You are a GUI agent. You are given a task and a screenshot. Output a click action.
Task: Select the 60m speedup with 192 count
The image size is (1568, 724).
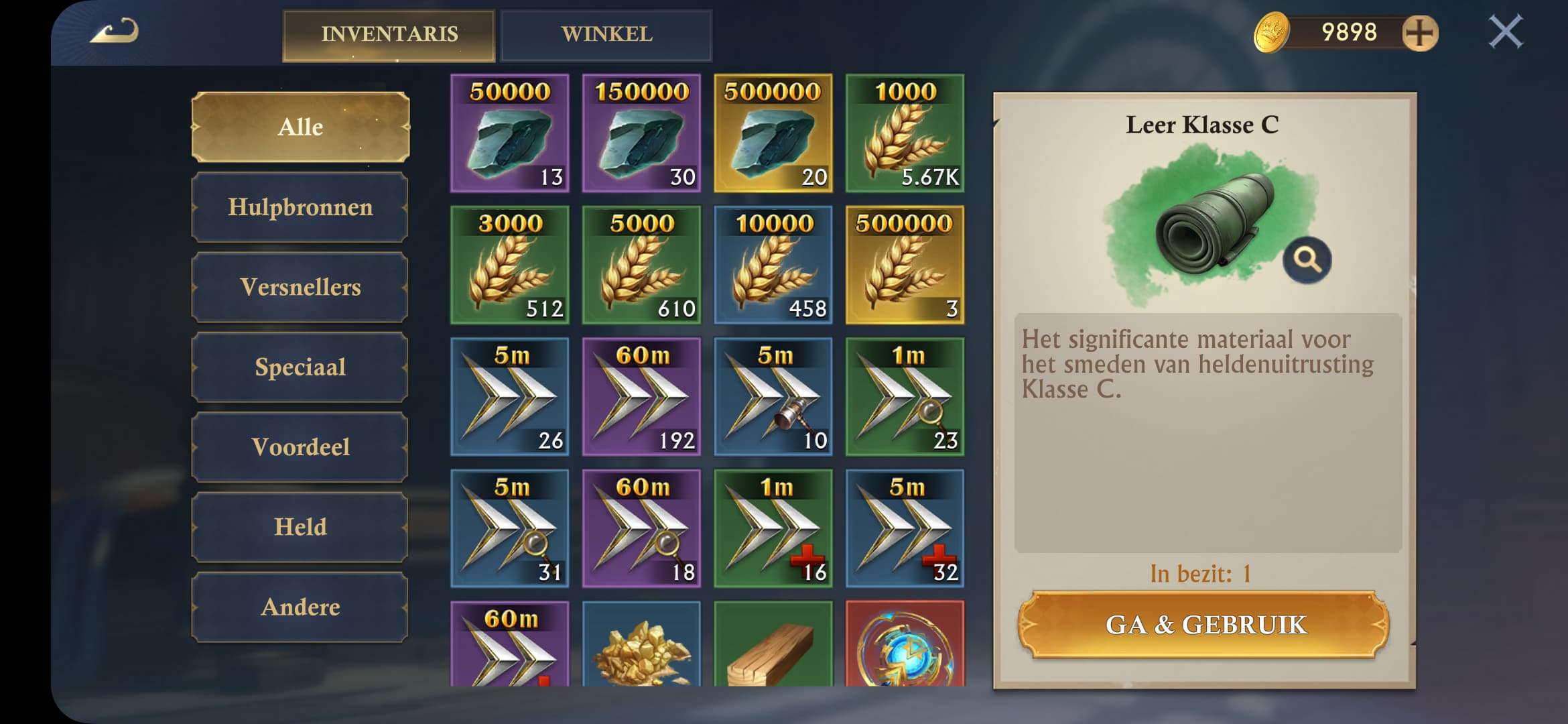pyautogui.click(x=641, y=397)
